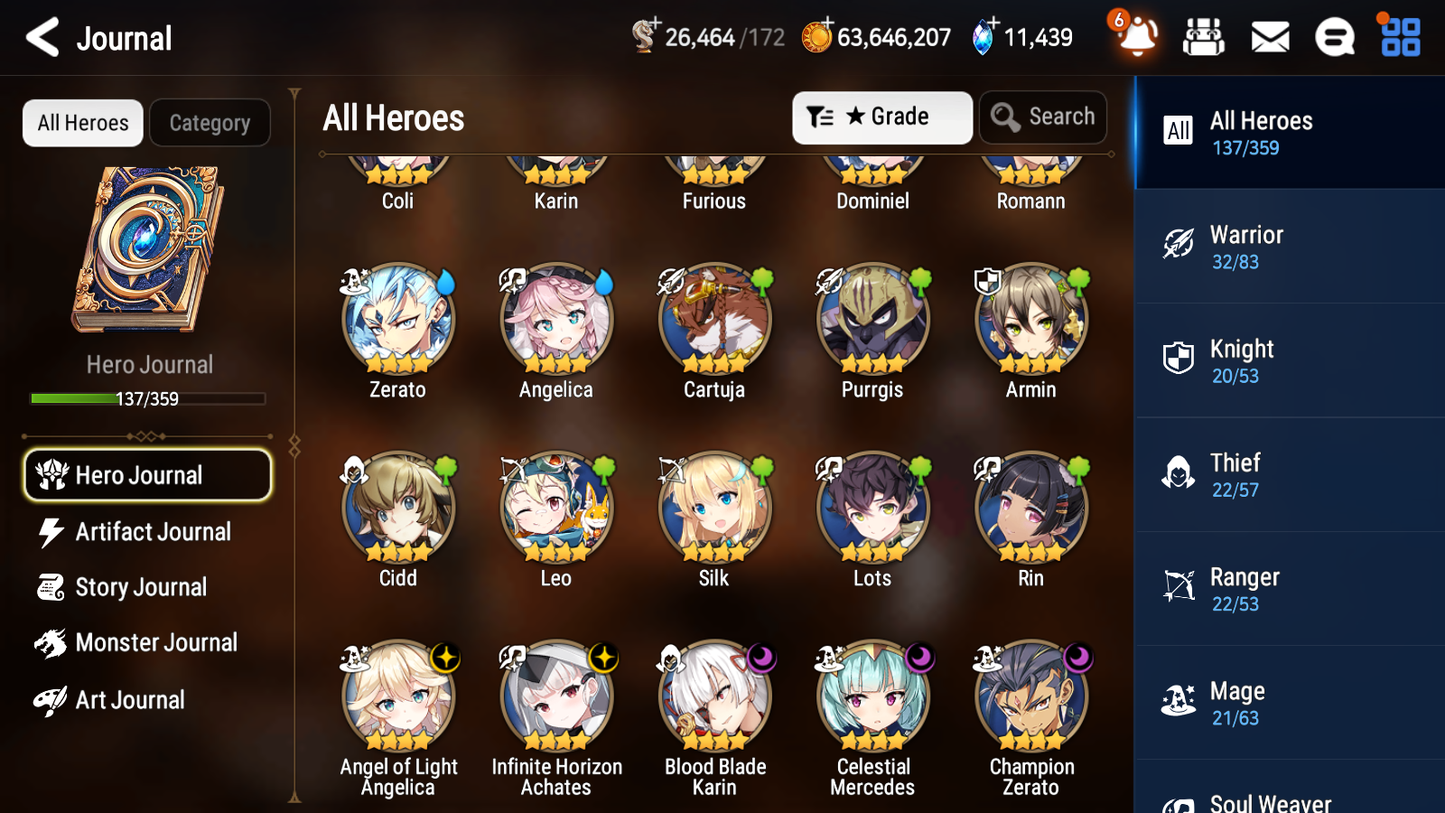Switch to Category view
Screen dimensions: 1445x813
[x=210, y=122]
